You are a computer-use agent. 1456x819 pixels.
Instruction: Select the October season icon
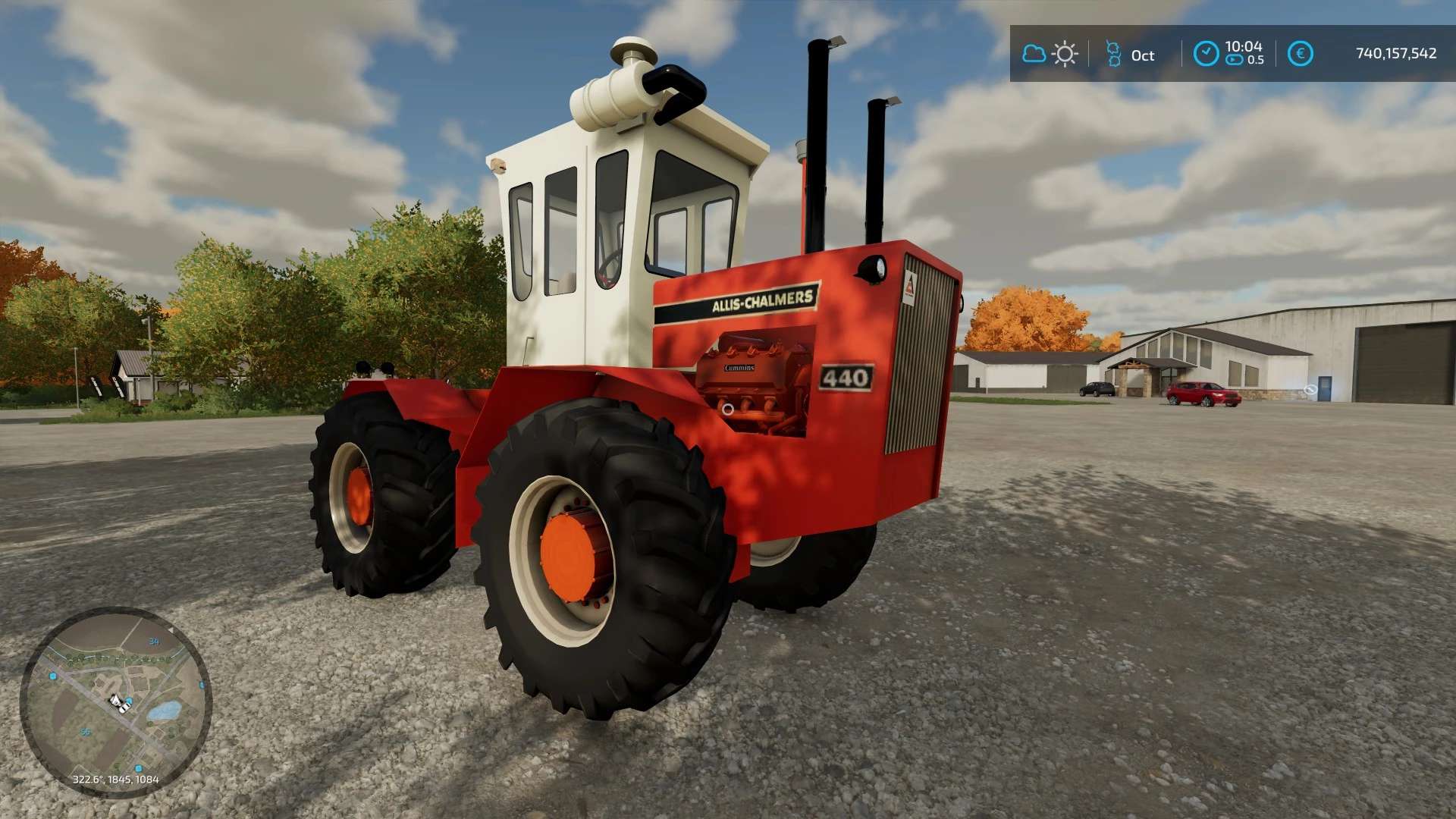point(1113,54)
